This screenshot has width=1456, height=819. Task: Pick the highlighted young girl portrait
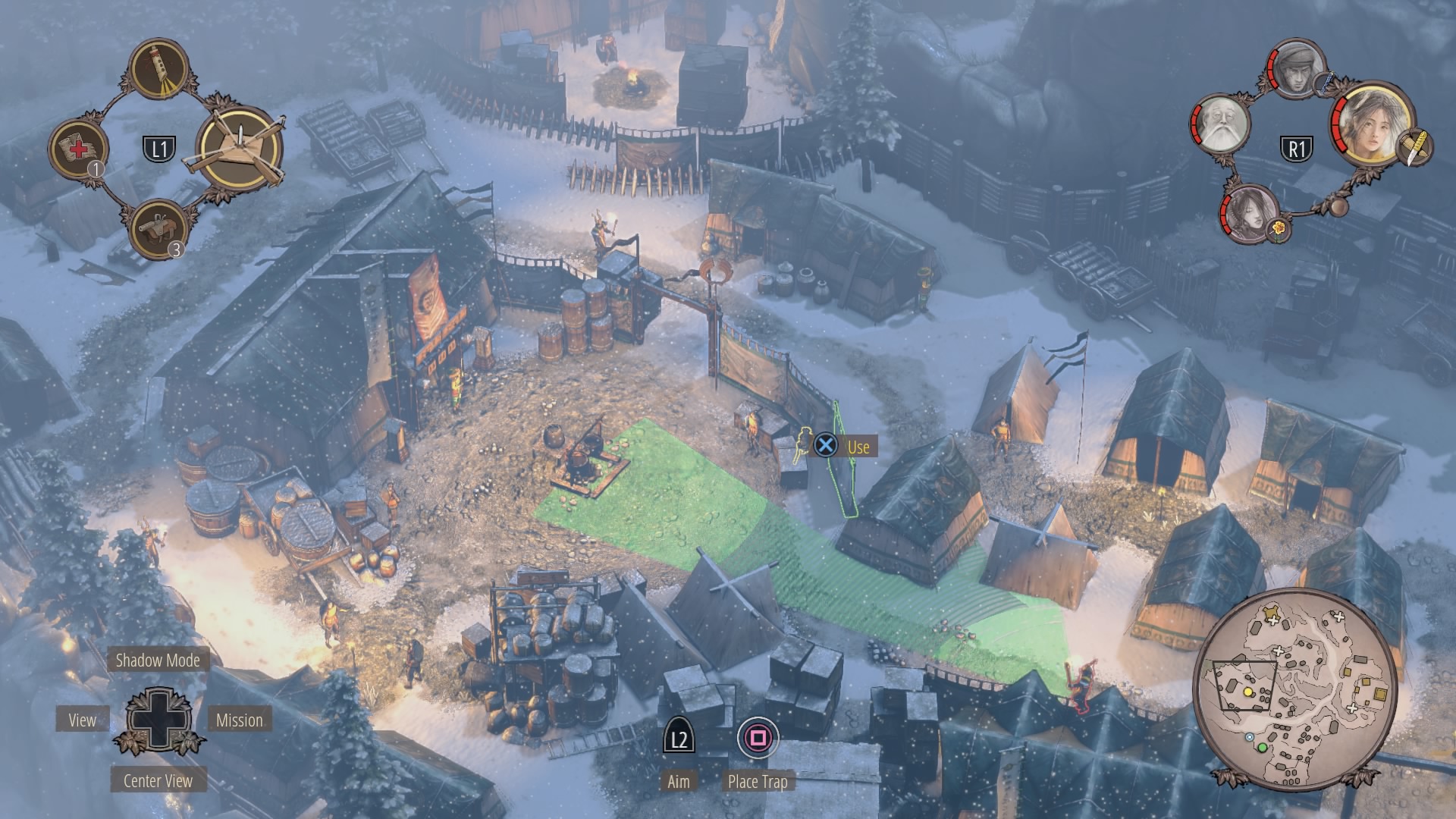click(x=1371, y=123)
